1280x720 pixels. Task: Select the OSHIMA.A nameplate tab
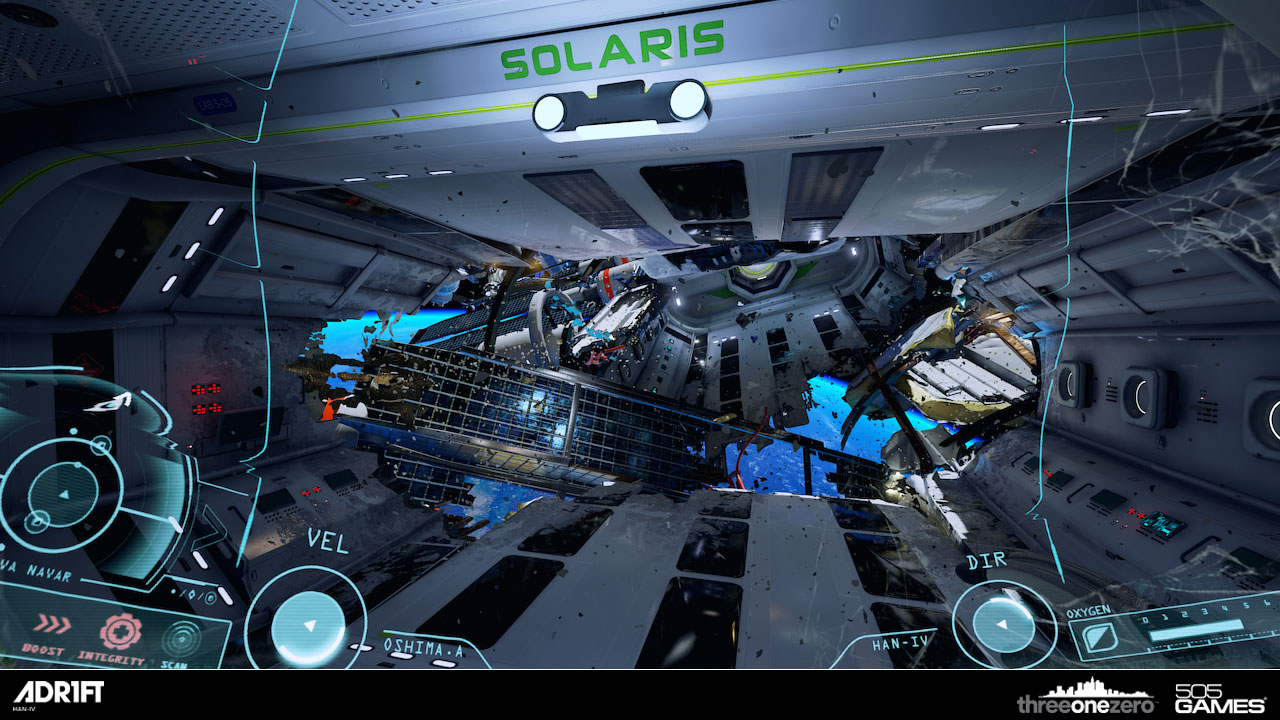tap(424, 647)
